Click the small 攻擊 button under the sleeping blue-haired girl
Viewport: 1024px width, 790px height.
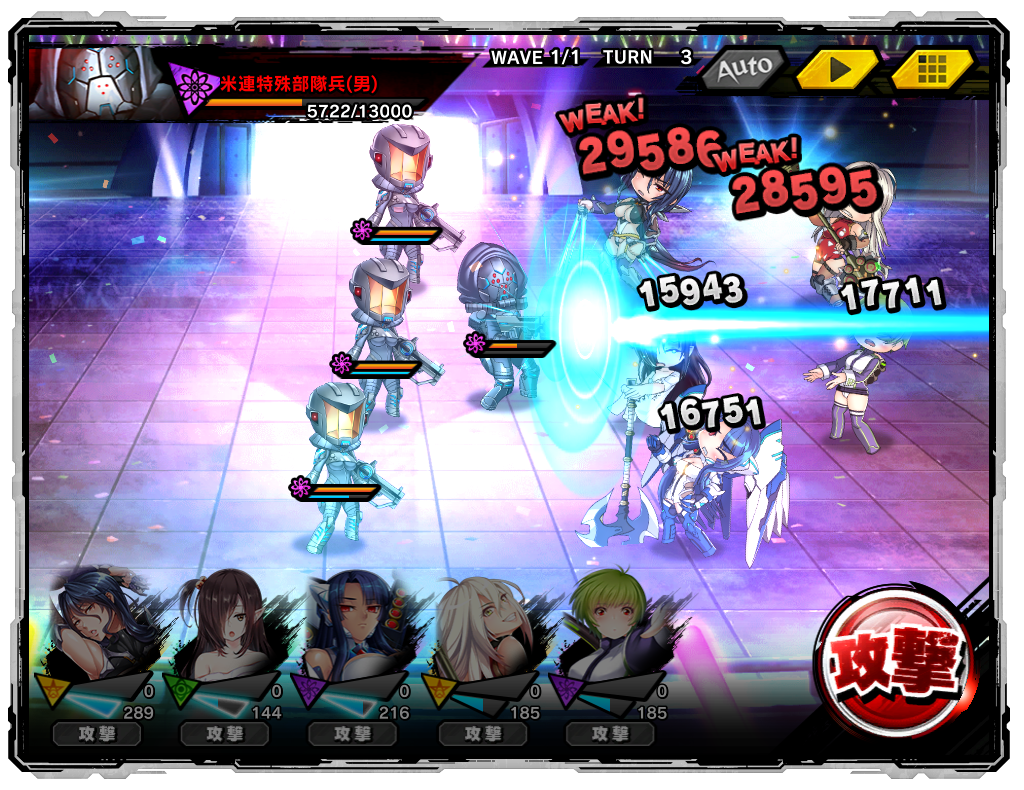coord(97,734)
